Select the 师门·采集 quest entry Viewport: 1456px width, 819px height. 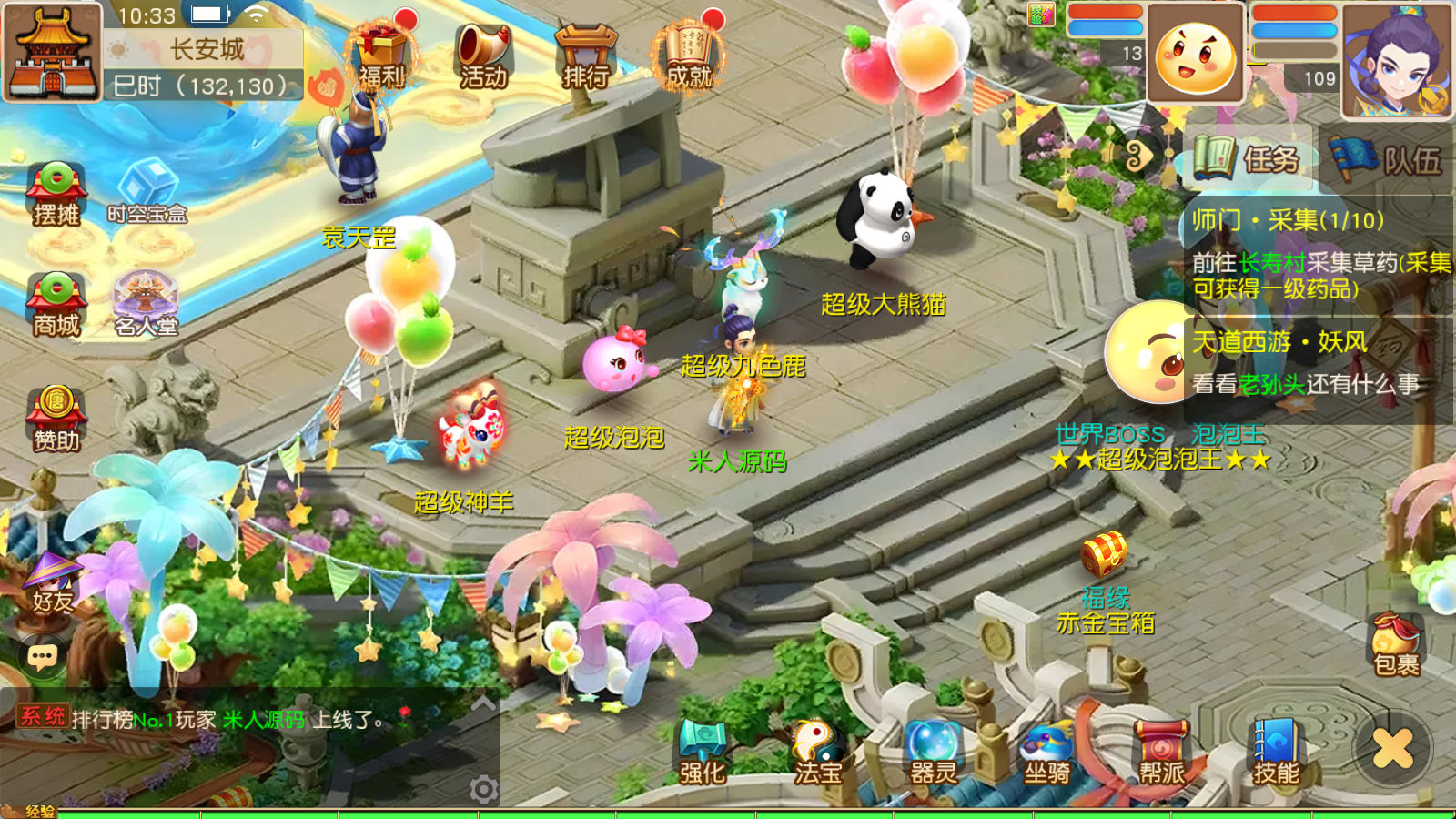[1319, 253]
